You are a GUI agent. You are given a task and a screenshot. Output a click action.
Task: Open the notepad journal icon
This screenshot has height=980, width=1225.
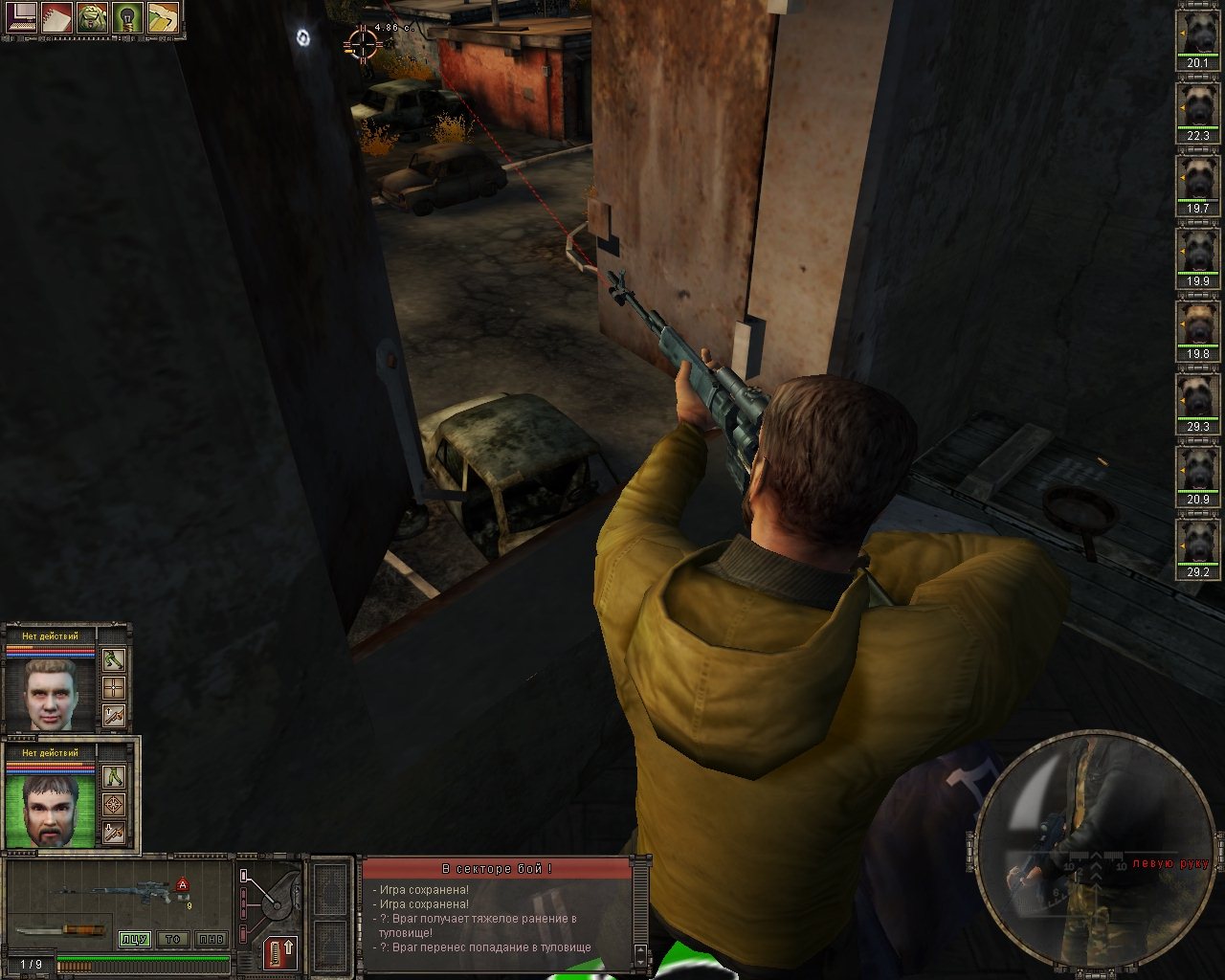coord(57,19)
